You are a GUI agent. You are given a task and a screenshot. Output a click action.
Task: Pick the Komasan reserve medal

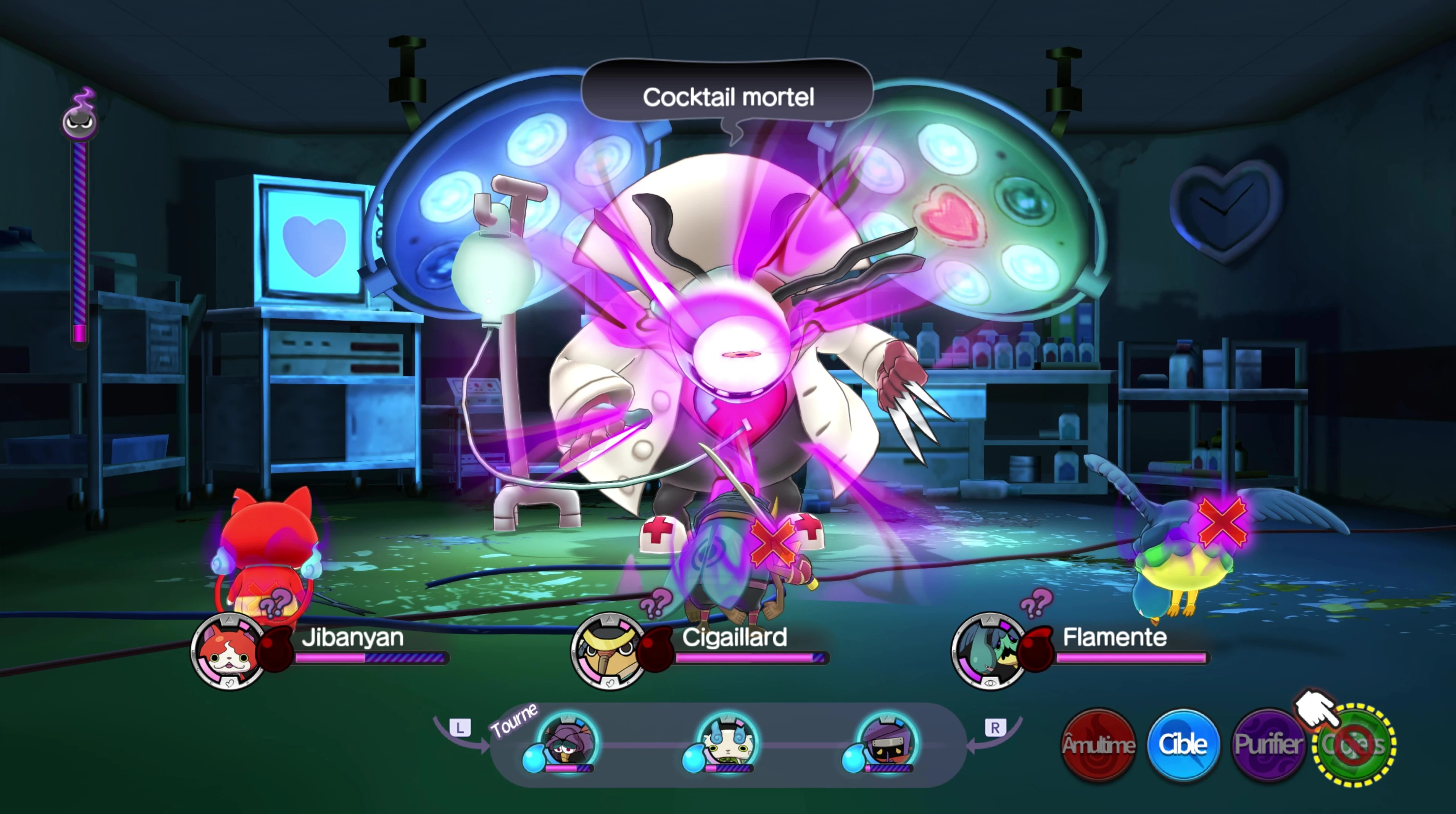727,741
